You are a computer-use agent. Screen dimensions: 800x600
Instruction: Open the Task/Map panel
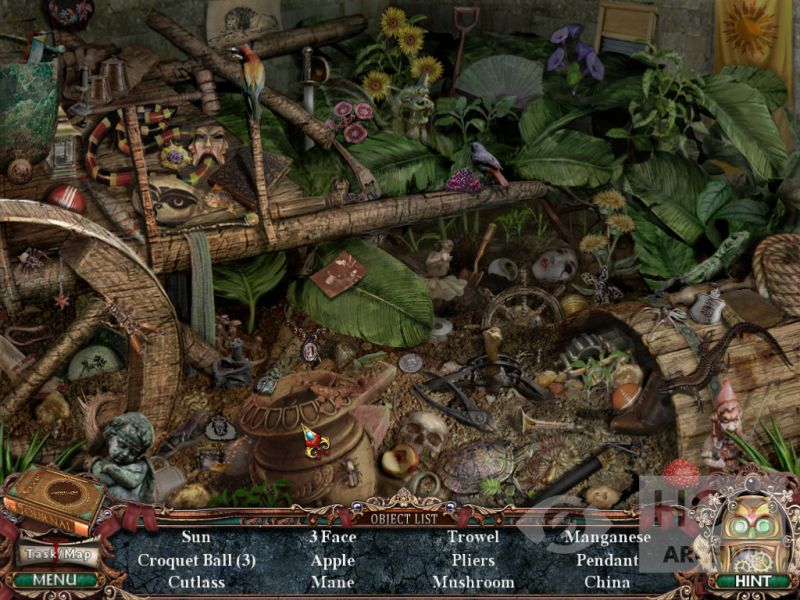57,553
